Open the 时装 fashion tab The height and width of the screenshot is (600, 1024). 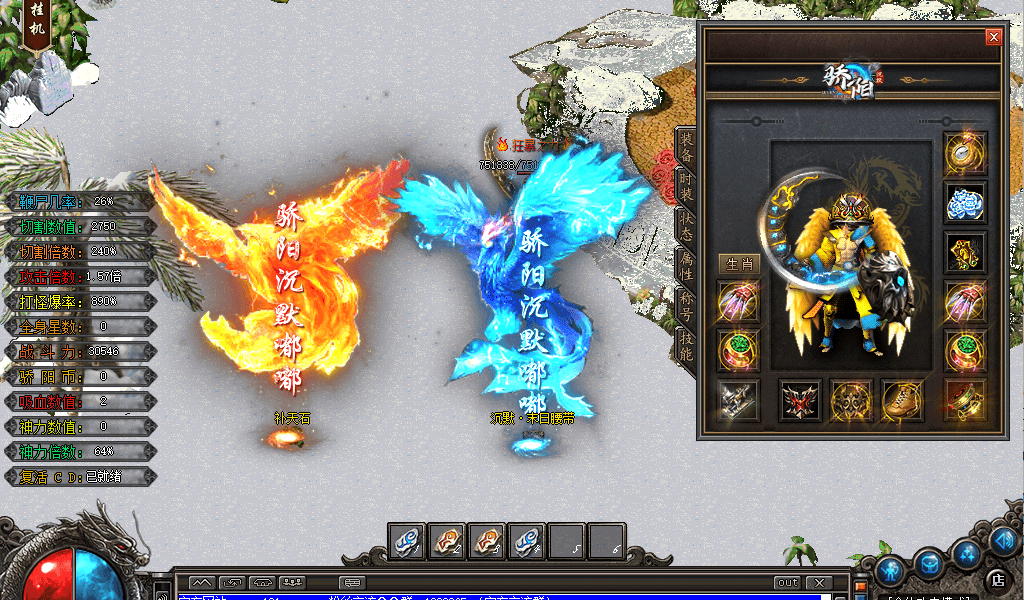pos(686,187)
